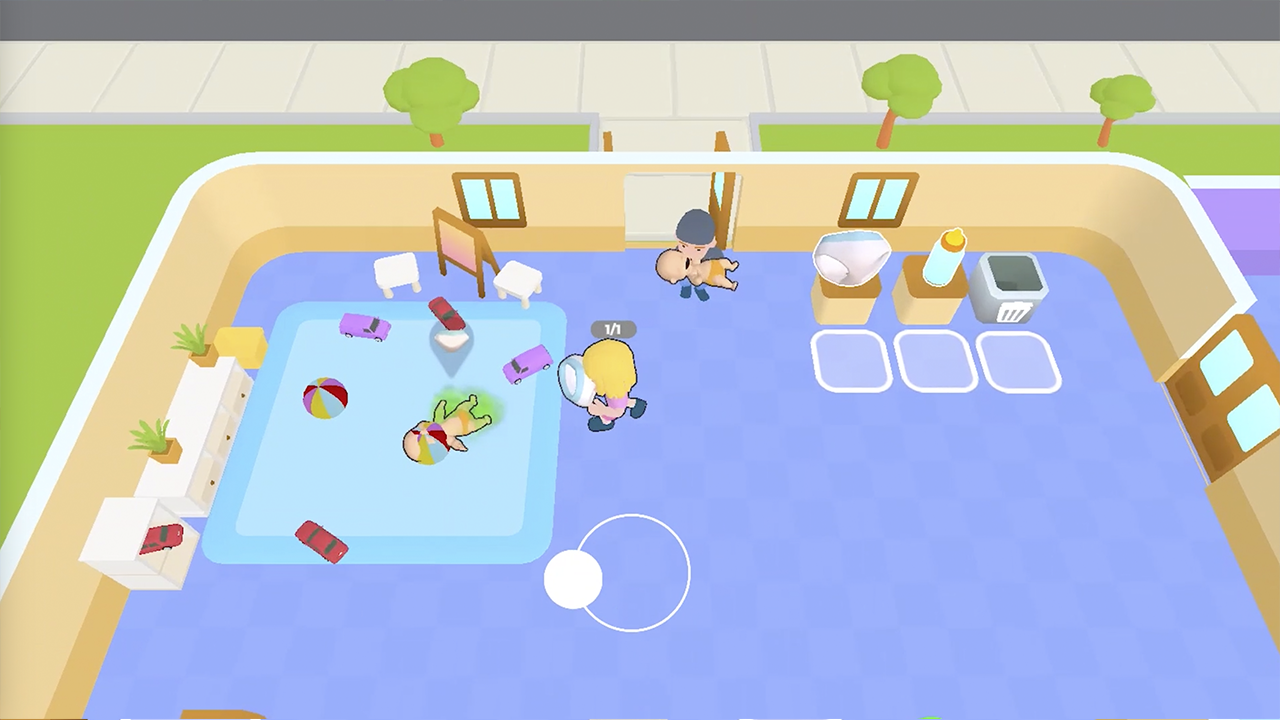Image resolution: width=1280 pixels, height=720 pixels.
Task: Click the beach ball on the playmat
Action: coord(323,398)
